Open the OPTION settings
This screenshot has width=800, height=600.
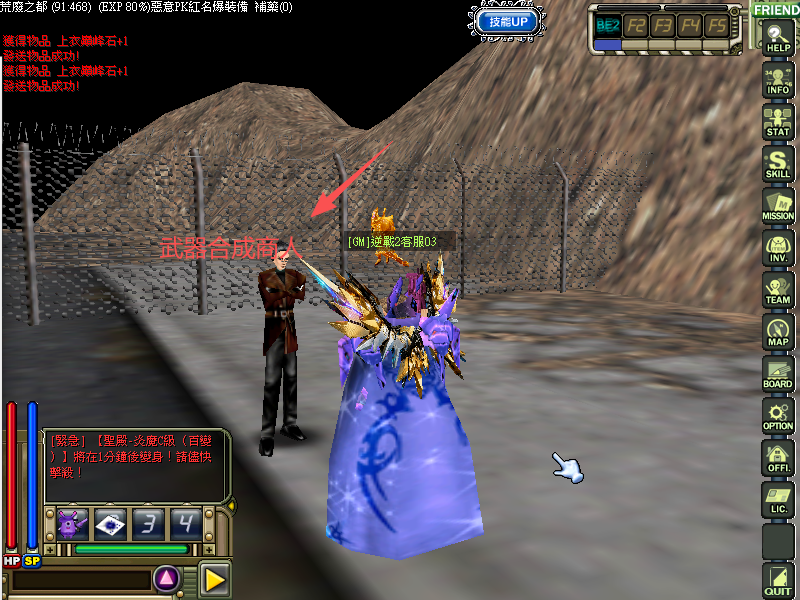tap(778, 417)
